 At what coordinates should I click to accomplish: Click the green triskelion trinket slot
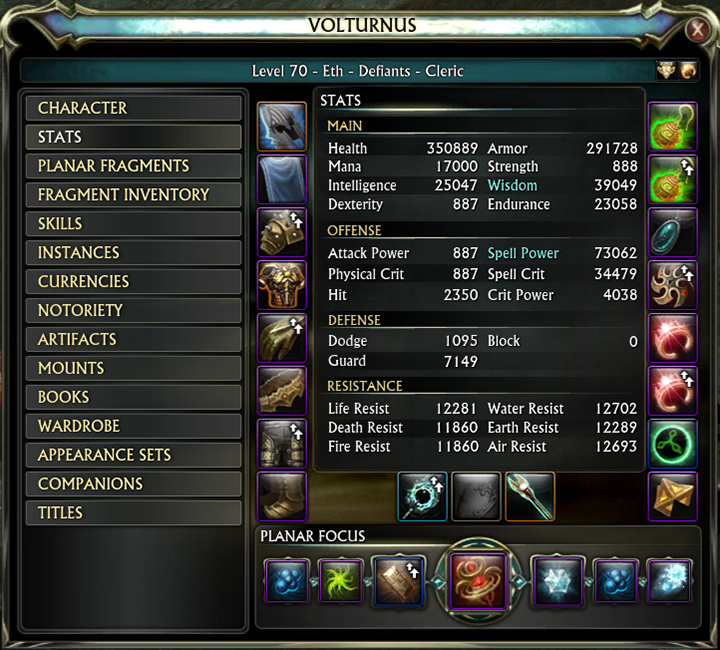pyautogui.click(x=672, y=443)
